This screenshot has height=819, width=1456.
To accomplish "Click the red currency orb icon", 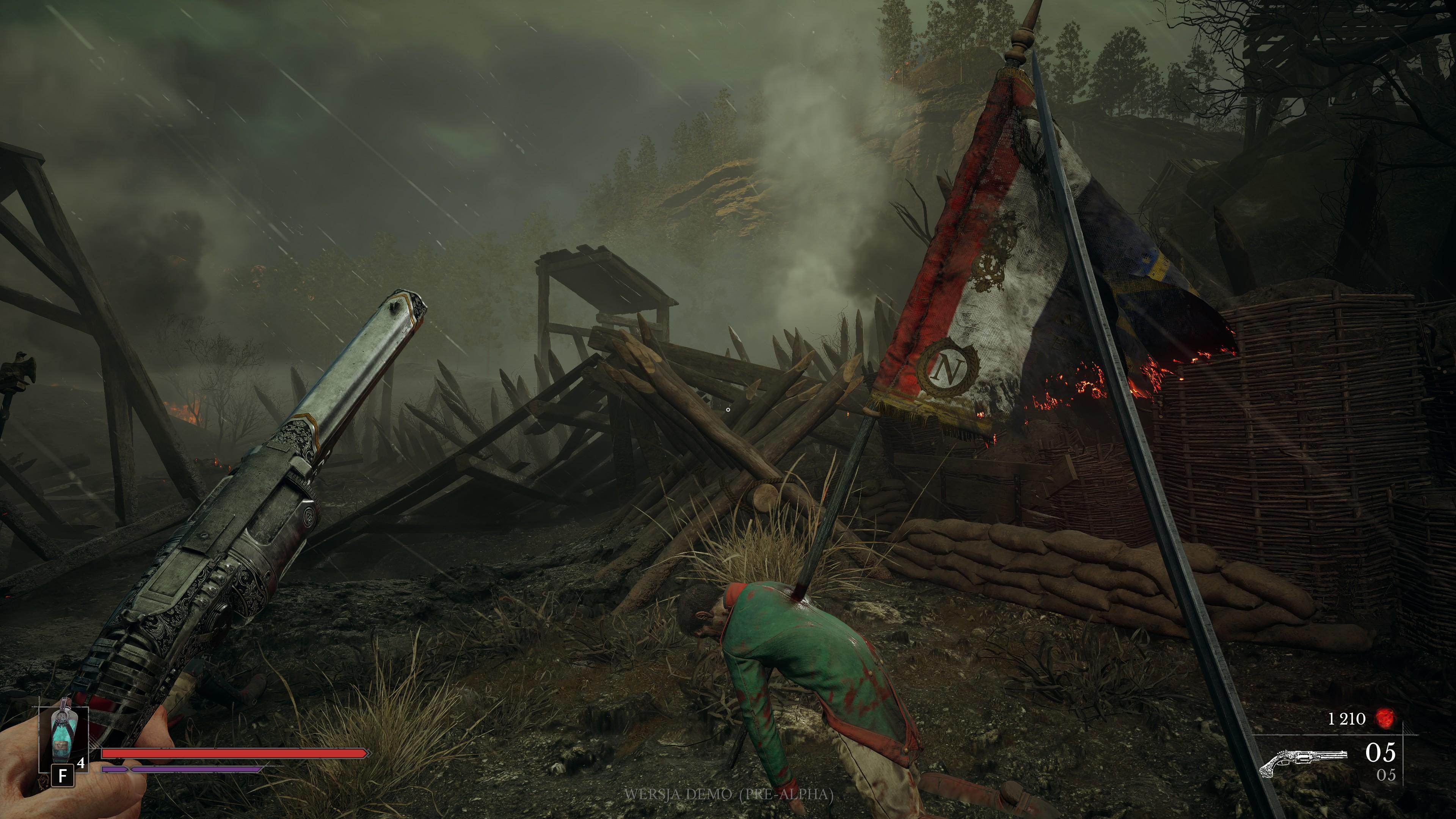I will [x=1384, y=719].
